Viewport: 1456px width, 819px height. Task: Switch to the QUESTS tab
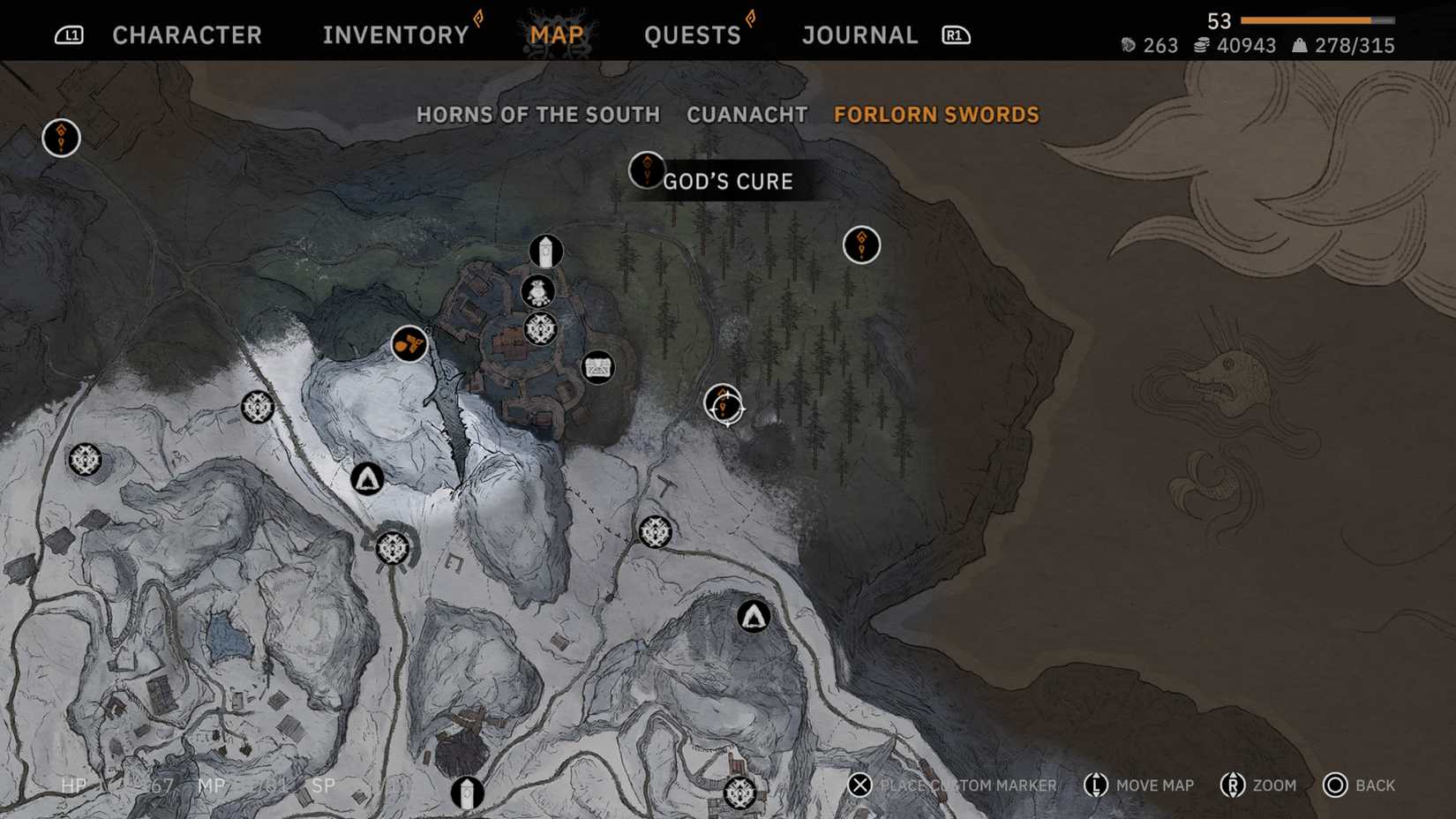693,34
